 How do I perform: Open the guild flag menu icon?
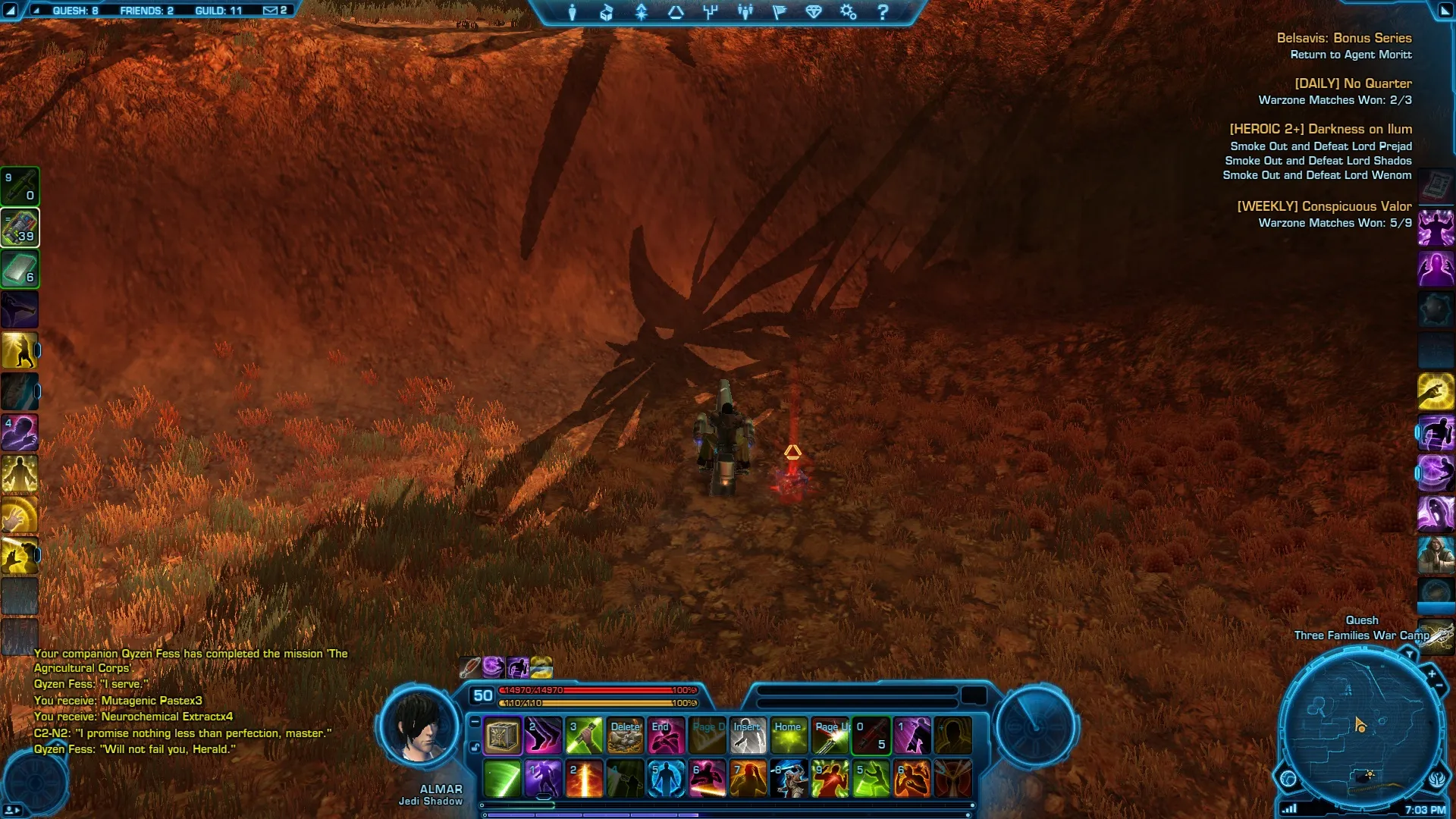point(780,12)
